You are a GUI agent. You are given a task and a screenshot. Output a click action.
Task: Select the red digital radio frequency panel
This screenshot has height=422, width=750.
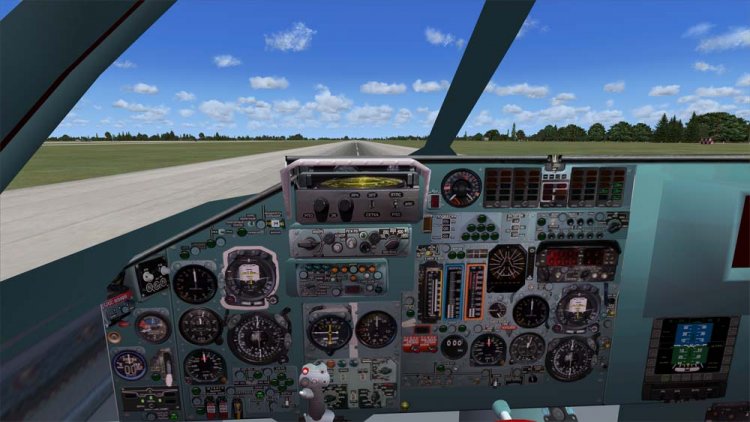[x=577, y=258]
